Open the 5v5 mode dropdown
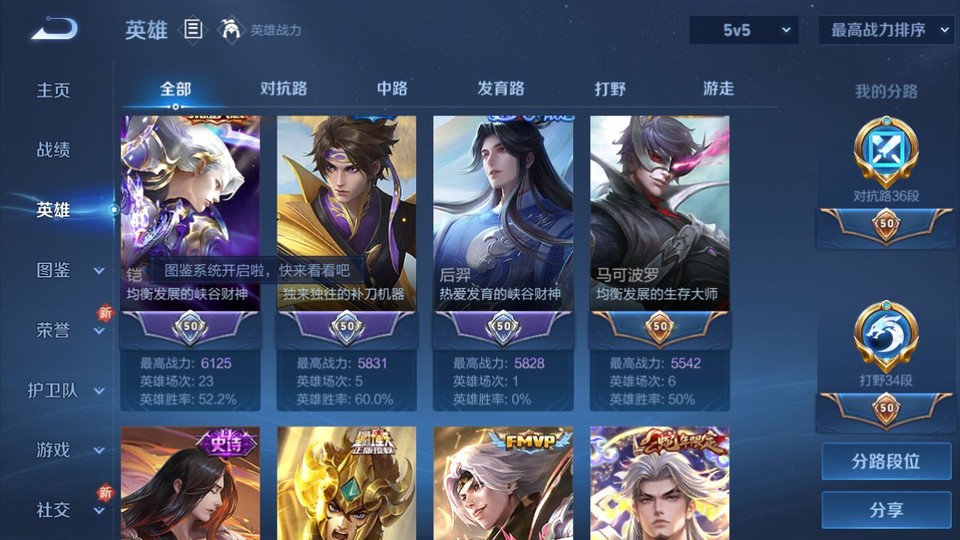 point(744,30)
